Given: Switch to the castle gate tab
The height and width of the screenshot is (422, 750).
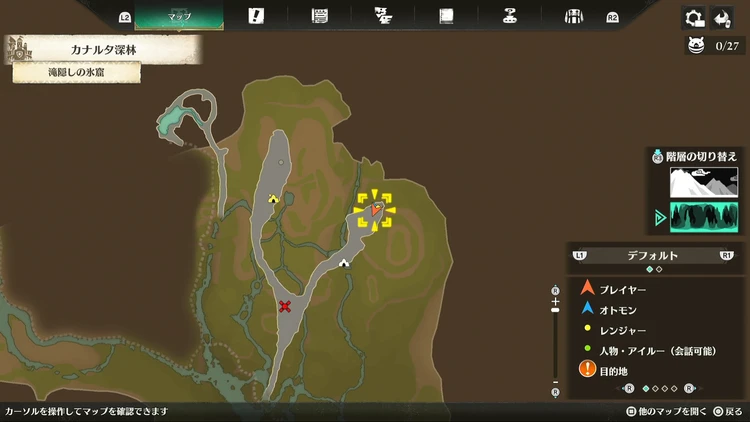Looking at the screenshot, I should (x=573, y=16).
